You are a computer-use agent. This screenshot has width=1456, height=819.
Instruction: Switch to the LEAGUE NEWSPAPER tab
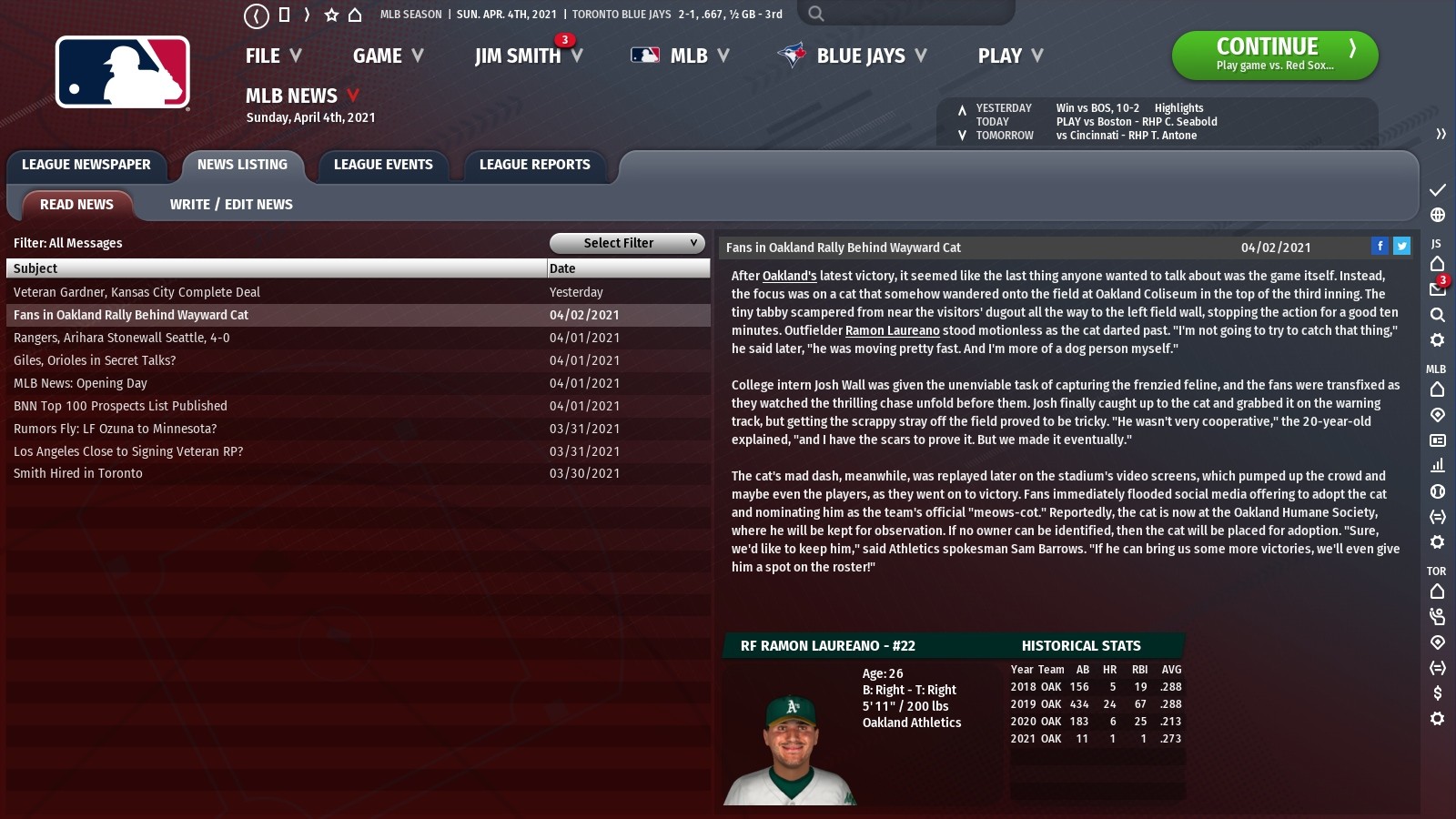point(86,165)
